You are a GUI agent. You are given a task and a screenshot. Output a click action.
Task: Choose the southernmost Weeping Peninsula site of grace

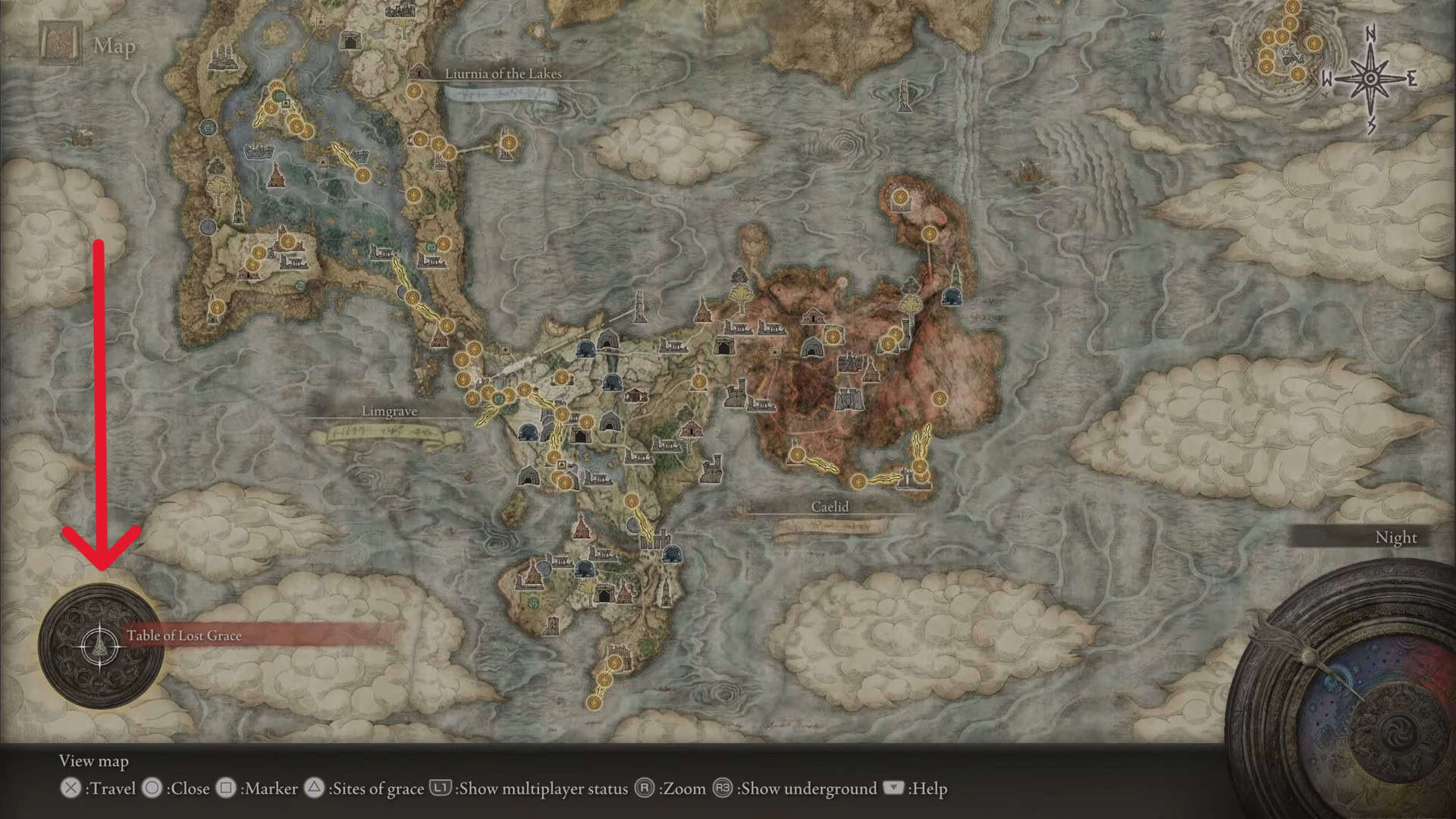pos(595,703)
